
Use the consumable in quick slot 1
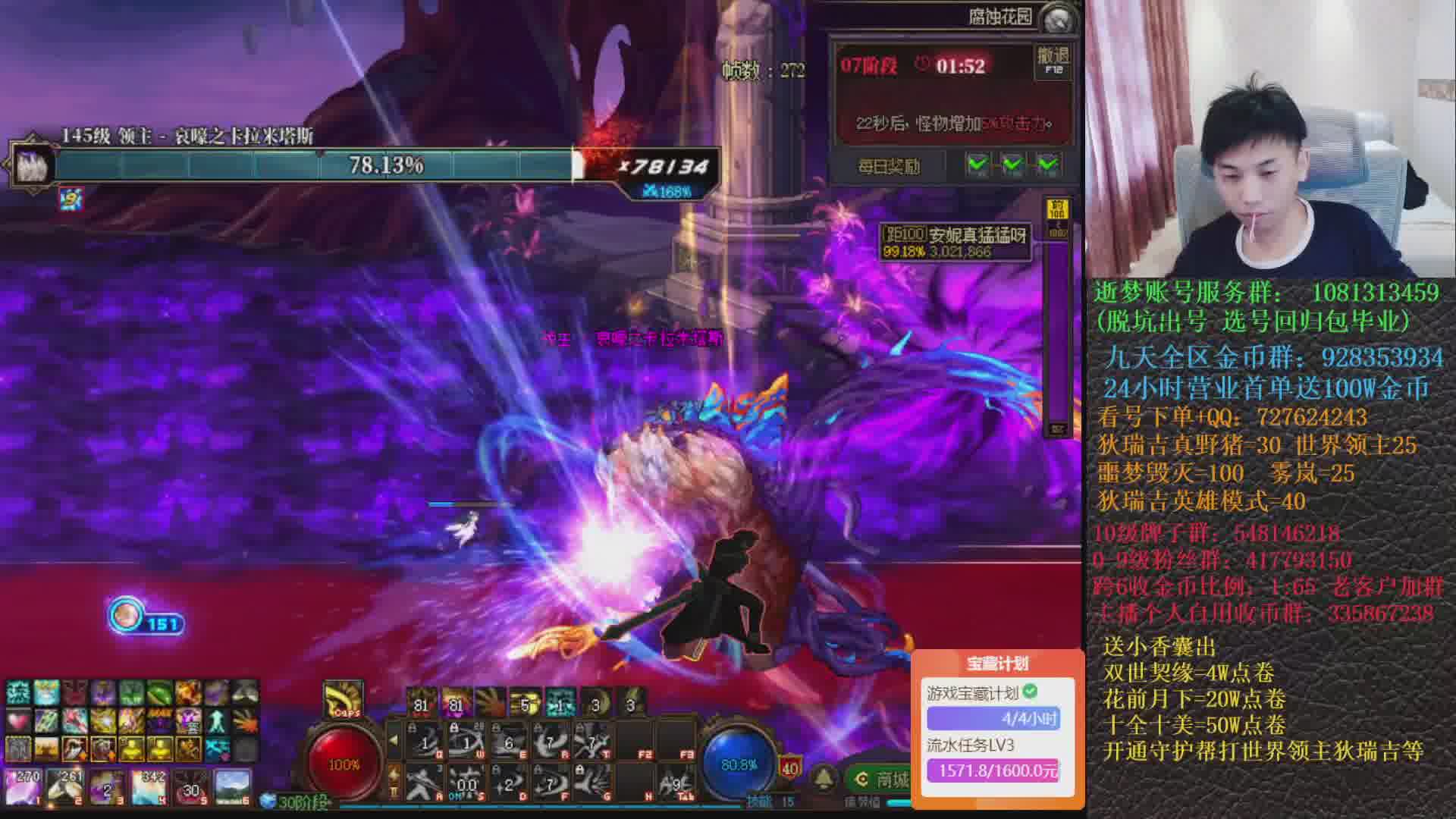(x=24, y=786)
